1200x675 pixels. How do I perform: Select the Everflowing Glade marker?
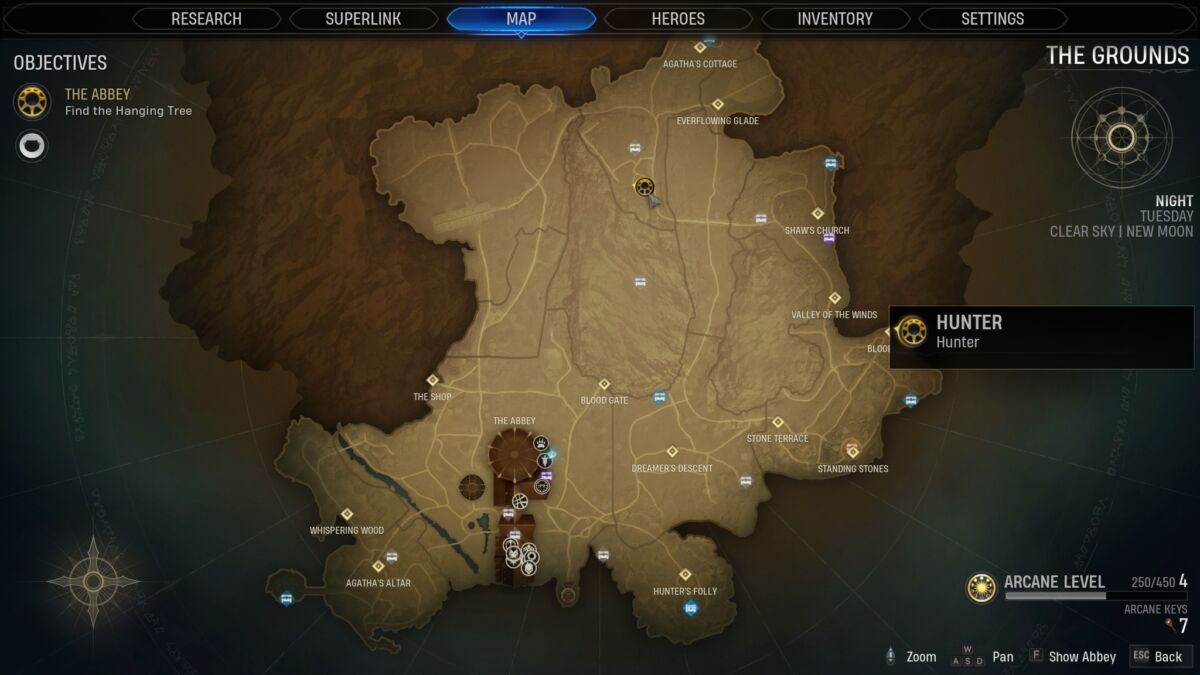coord(717,105)
